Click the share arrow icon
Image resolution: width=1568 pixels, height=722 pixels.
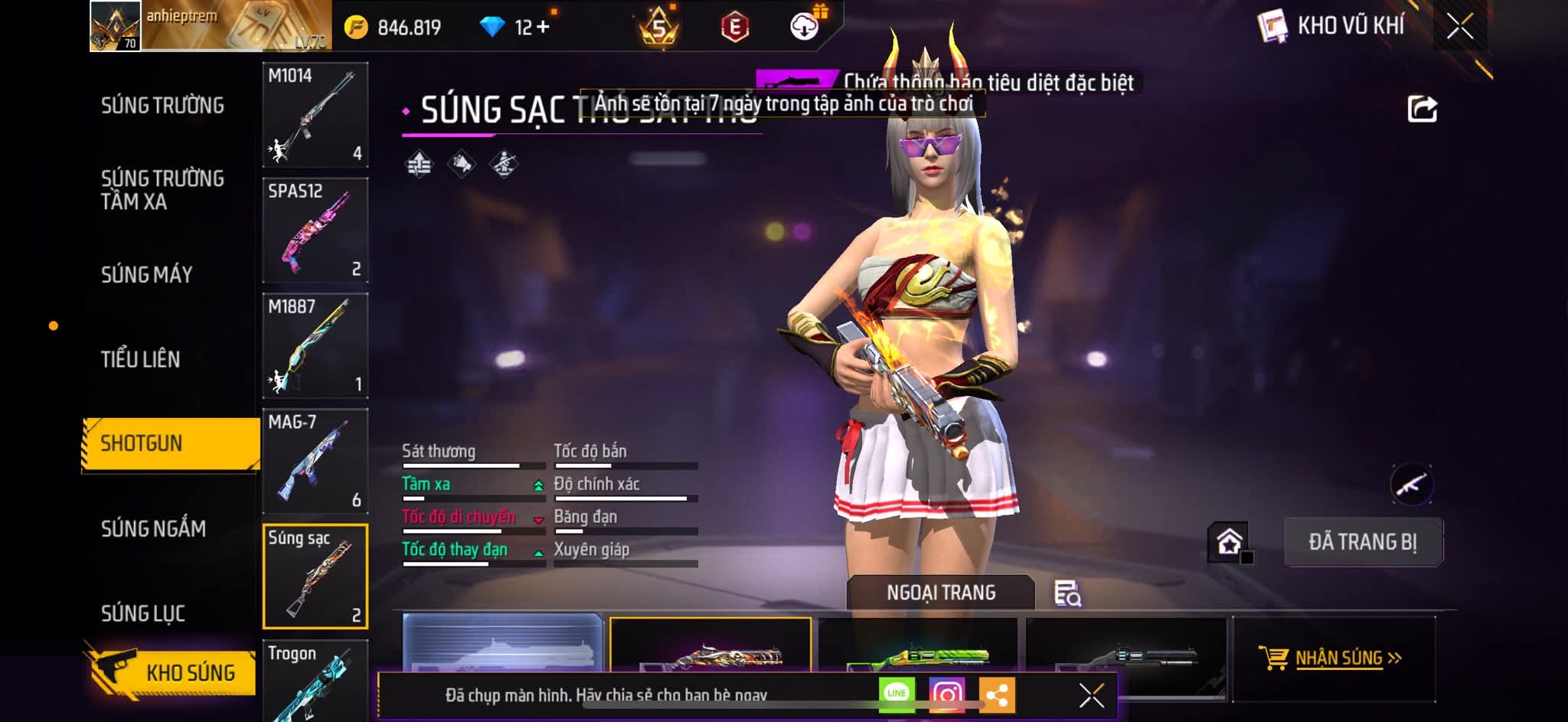coord(1422,109)
